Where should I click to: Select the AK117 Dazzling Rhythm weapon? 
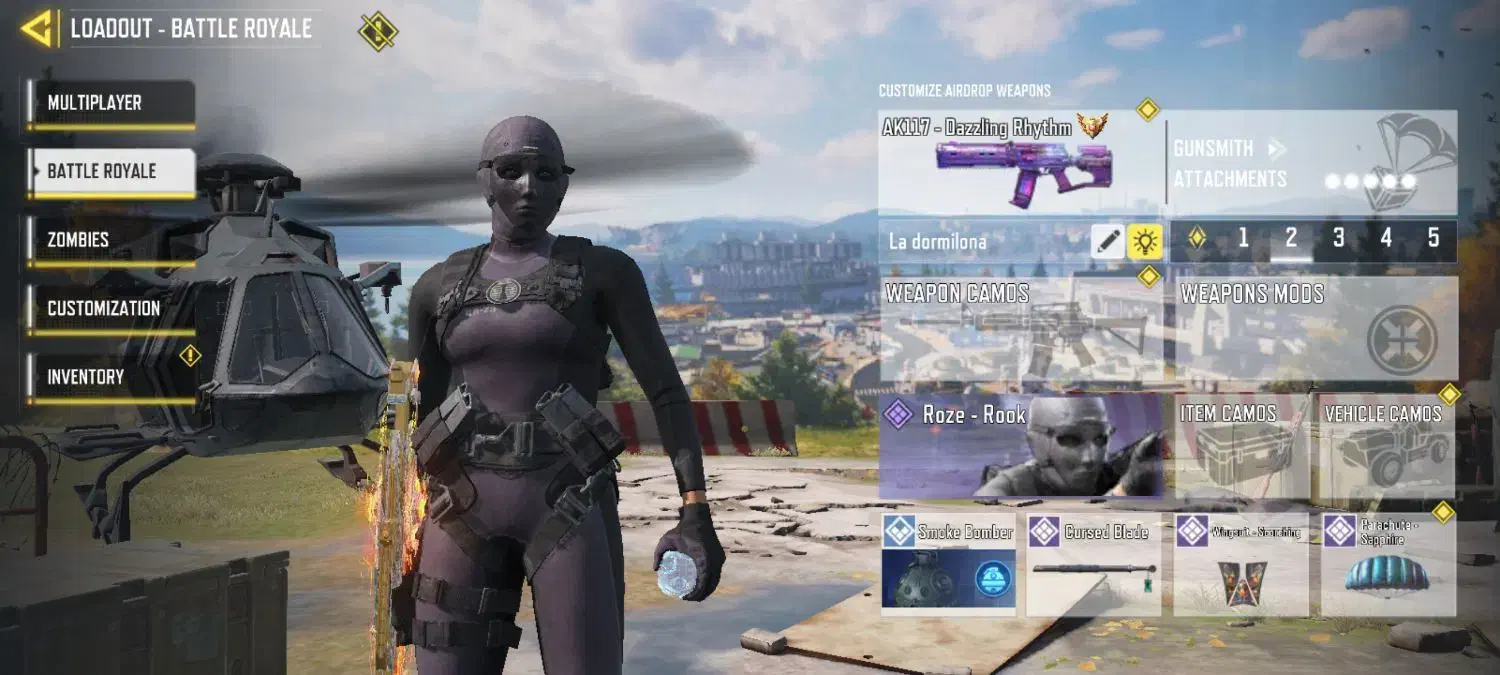coord(1020,162)
